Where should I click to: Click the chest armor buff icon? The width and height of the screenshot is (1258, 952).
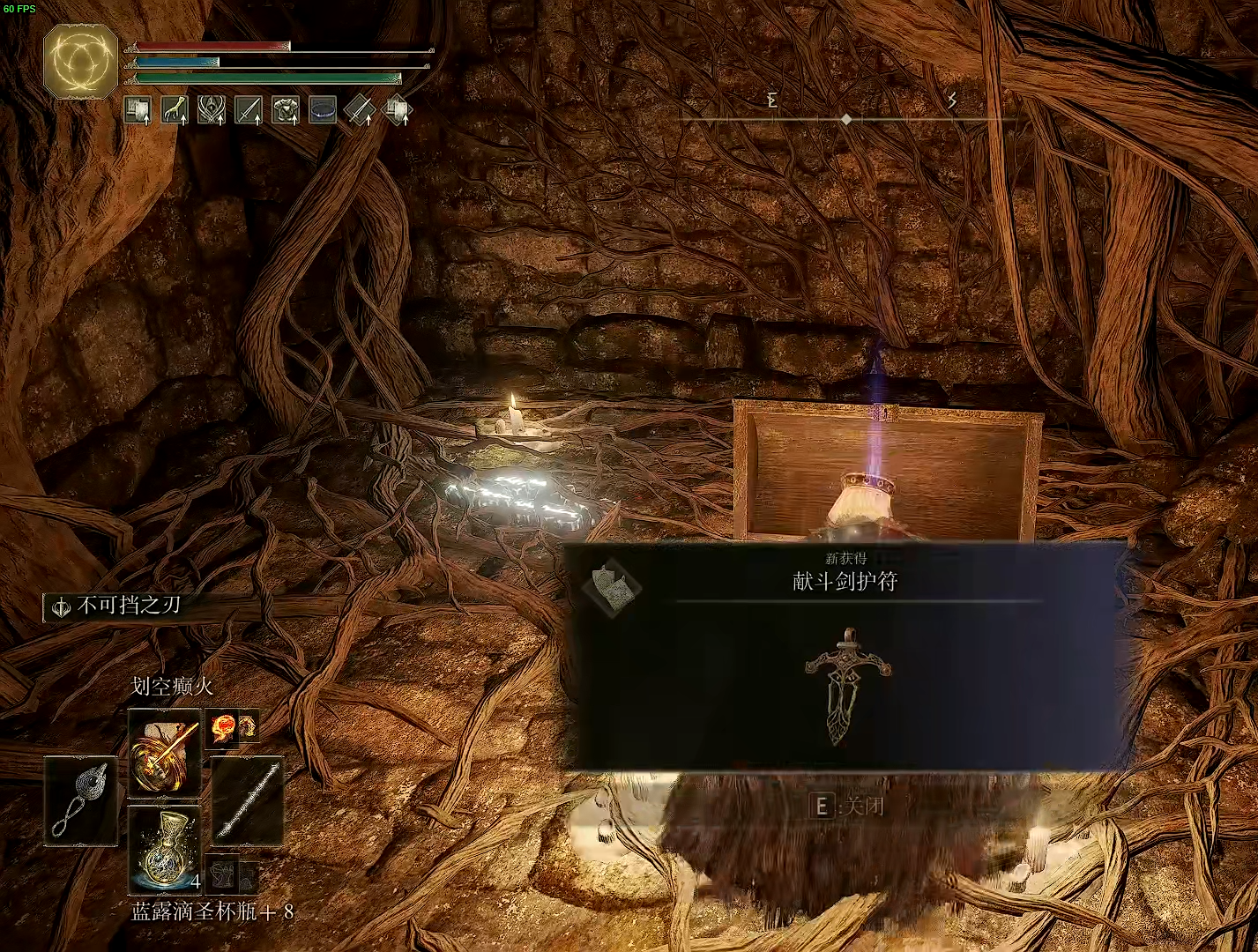click(286, 110)
